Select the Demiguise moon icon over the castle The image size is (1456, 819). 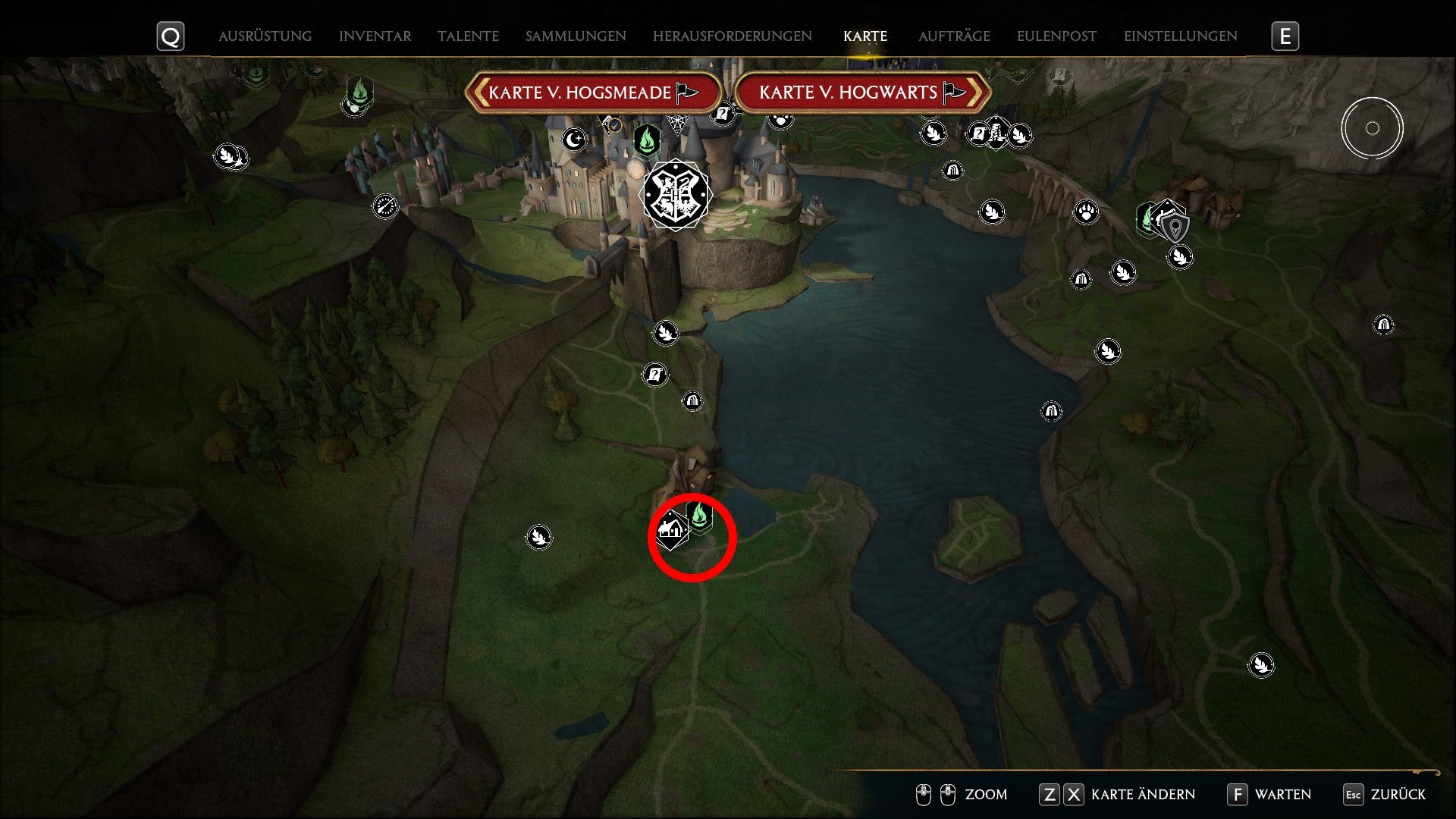coord(574,140)
